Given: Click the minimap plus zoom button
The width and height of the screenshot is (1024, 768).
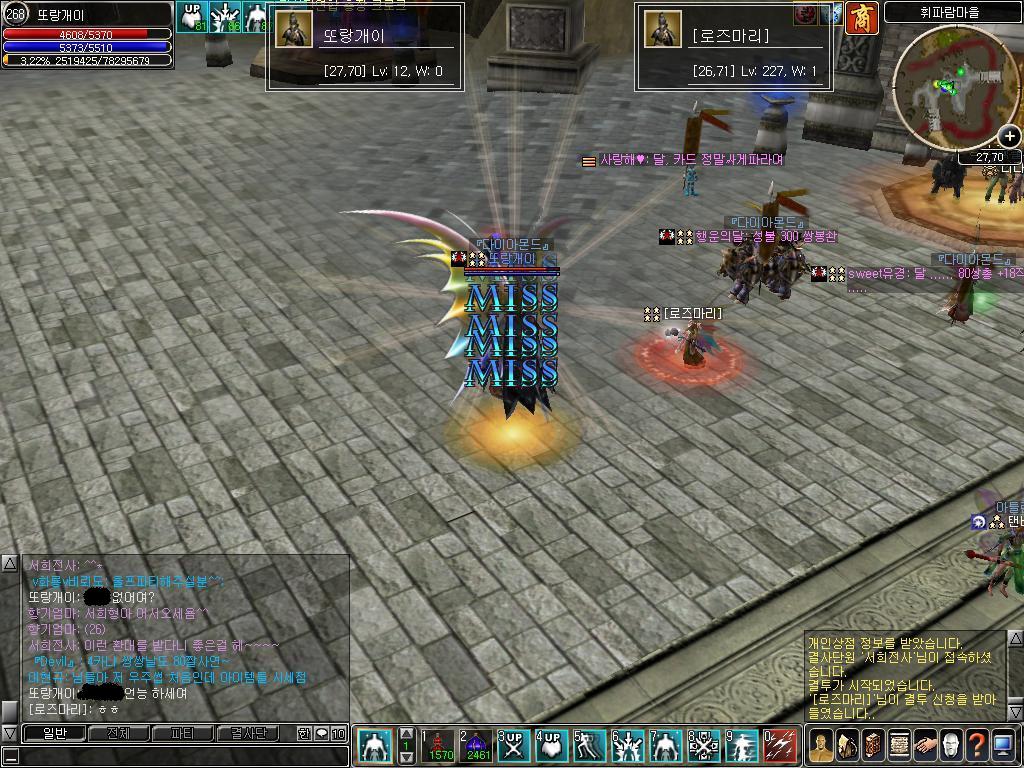Looking at the screenshot, I should point(1010,138).
